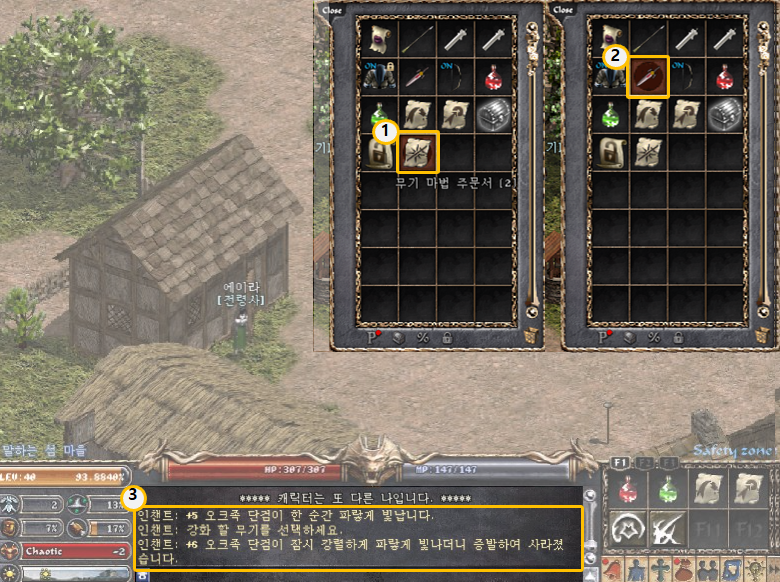Use the red potion on the hotbar
The image size is (780, 582).
click(x=628, y=488)
